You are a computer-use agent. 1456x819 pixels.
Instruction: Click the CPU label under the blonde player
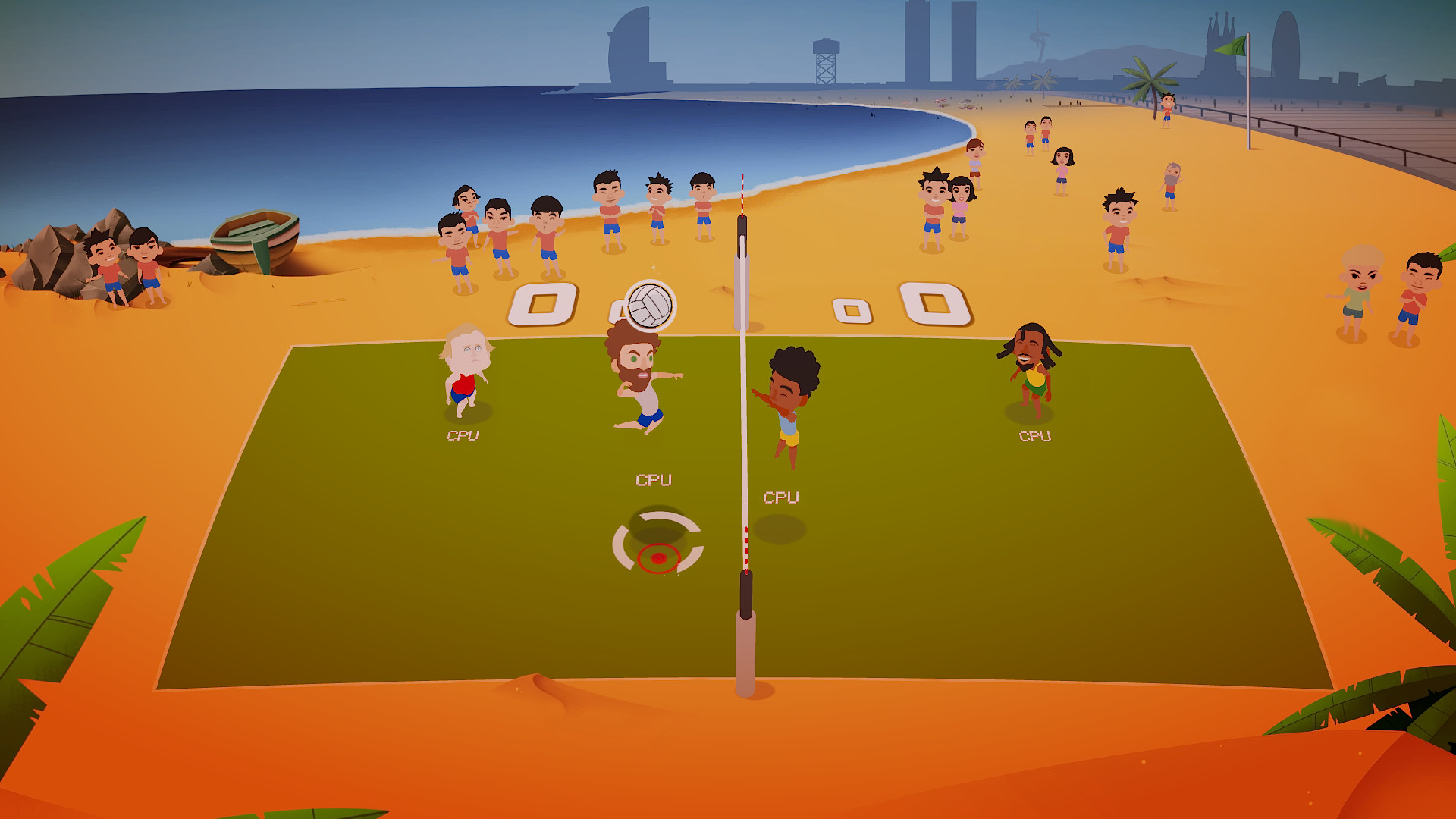pos(465,437)
